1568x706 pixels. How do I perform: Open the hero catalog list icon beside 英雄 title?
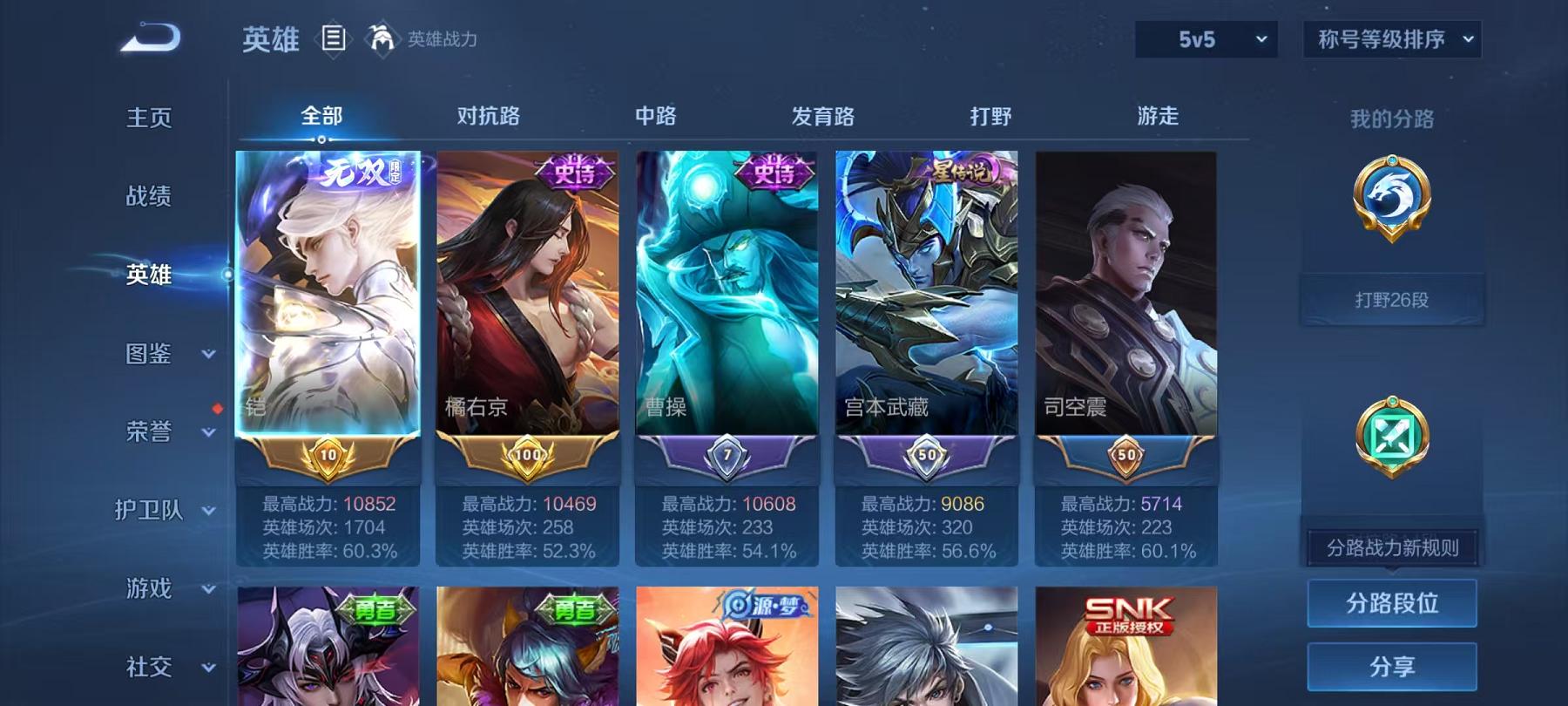[331, 38]
